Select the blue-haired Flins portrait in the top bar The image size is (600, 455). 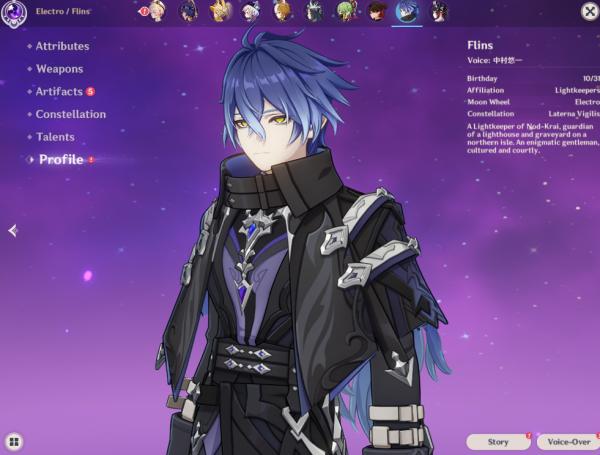coord(407,12)
